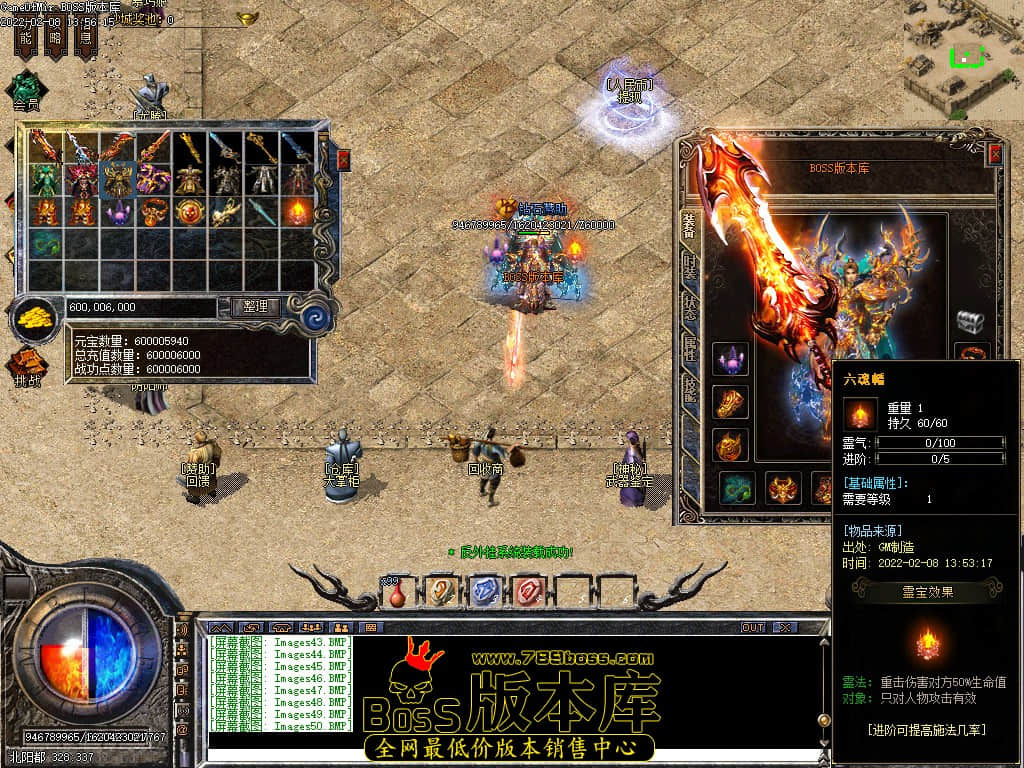The width and height of the screenshot is (1024, 768).
Task: Open the minimap
Action: pos(963,57)
